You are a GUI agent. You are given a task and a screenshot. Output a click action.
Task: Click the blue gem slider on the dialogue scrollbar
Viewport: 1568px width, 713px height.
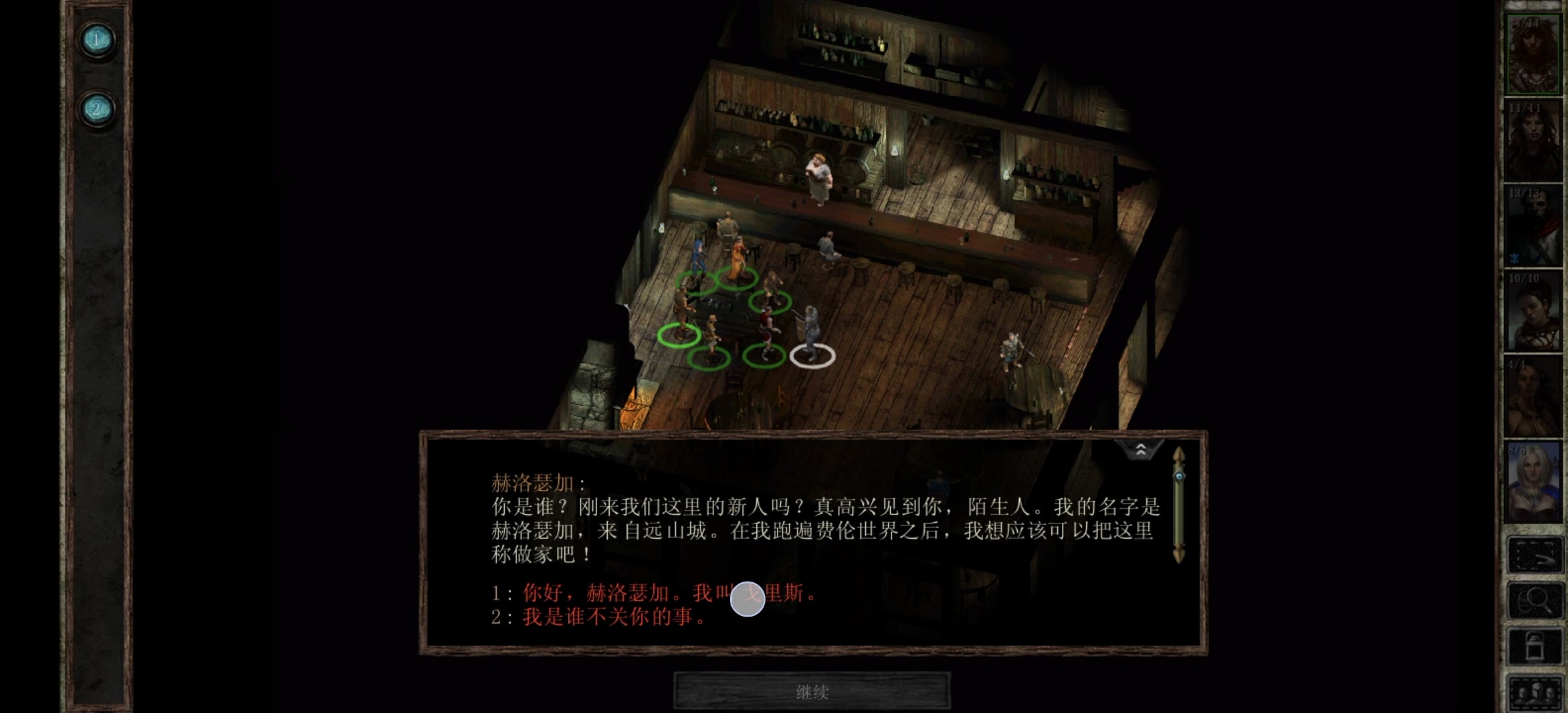click(x=1179, y=476)
